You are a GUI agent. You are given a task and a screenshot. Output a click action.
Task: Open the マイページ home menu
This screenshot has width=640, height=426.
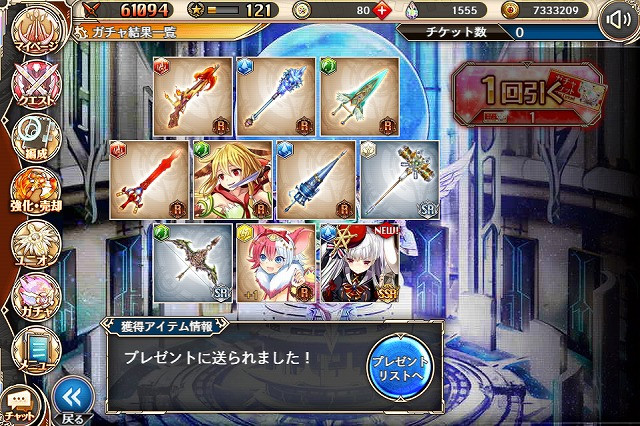(35, 28)
